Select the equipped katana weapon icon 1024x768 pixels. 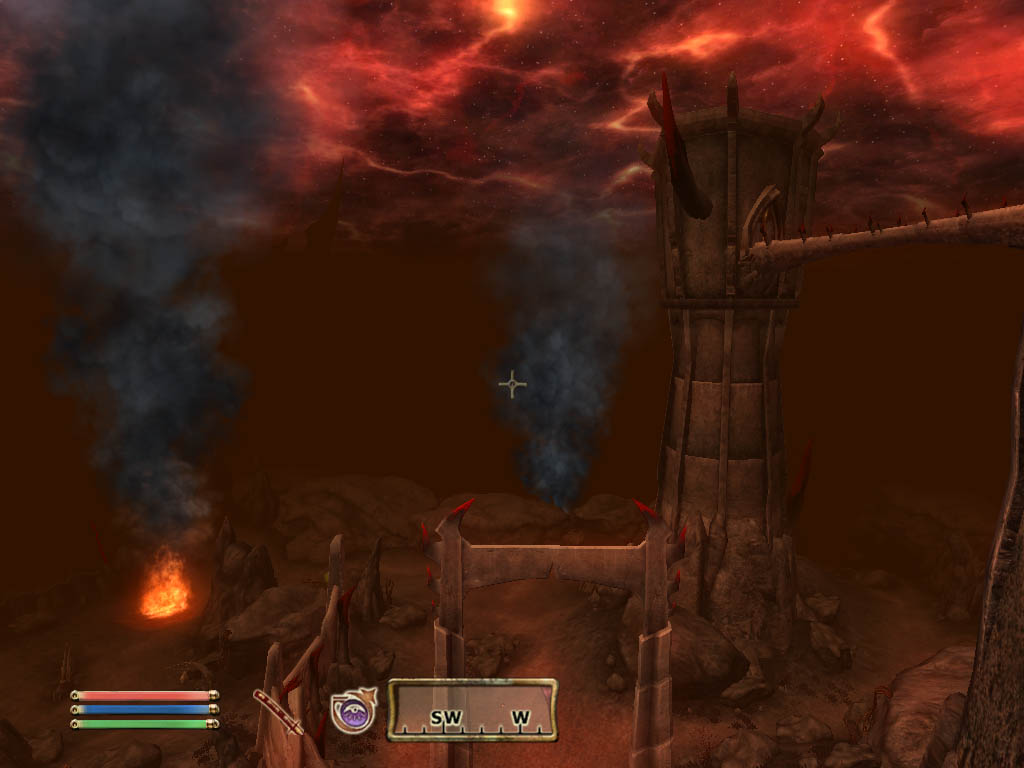point(278,711)
